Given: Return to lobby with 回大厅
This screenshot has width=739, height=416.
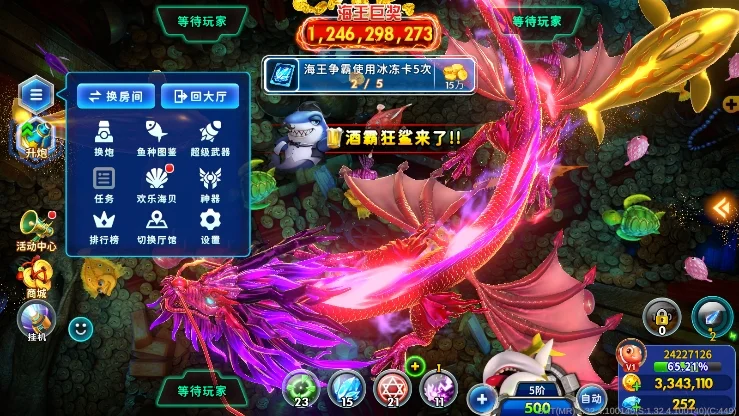Looking at the screenshot, I should [199, 96].
